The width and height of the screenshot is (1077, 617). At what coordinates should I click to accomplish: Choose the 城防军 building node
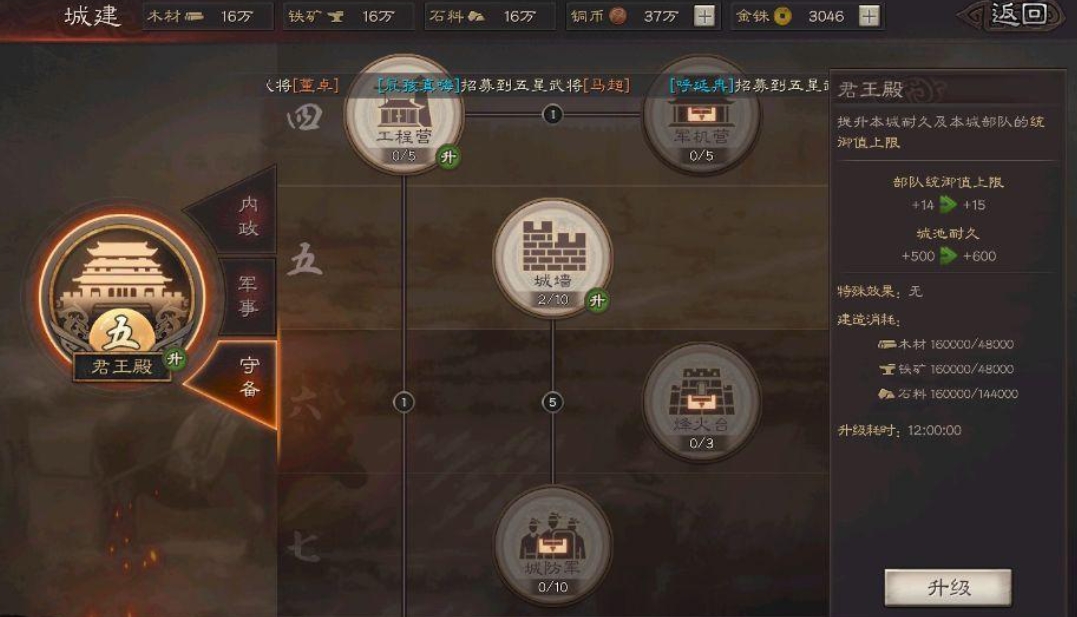point(552,544)
